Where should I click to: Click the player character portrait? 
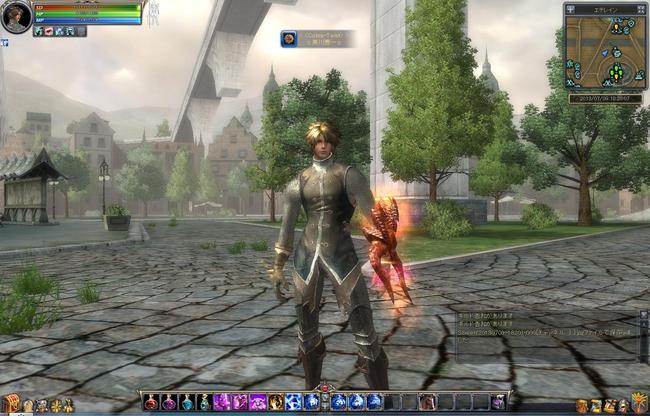pyautogui.click(x=16, y=17)
